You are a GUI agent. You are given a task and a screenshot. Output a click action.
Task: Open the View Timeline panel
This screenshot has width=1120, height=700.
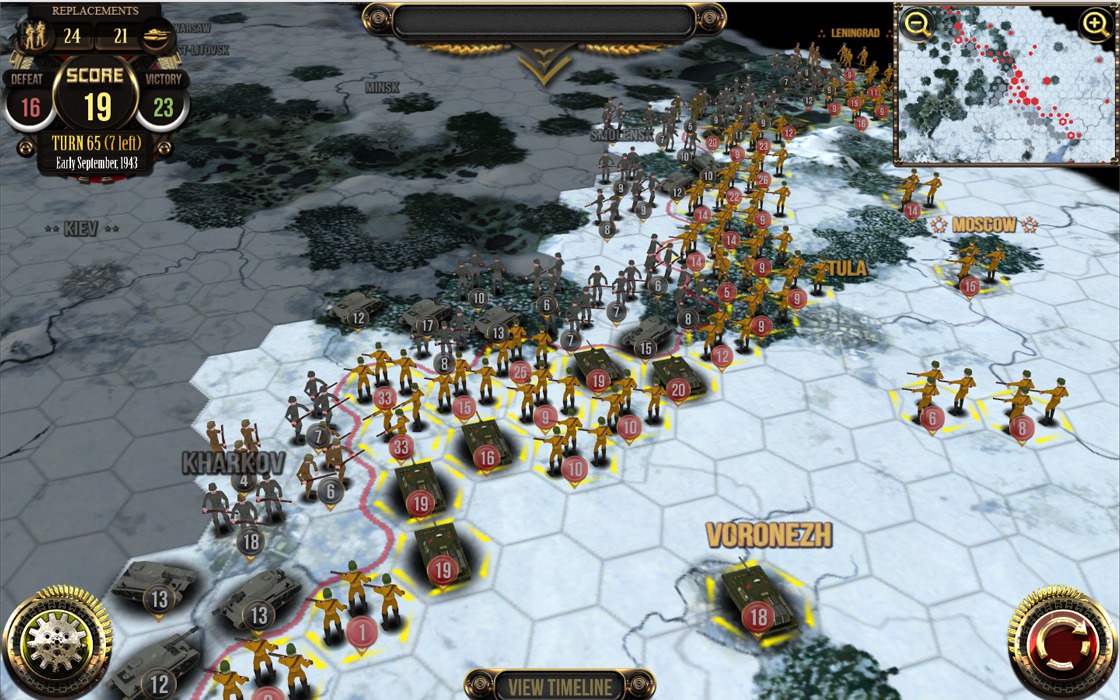(560, 686)
